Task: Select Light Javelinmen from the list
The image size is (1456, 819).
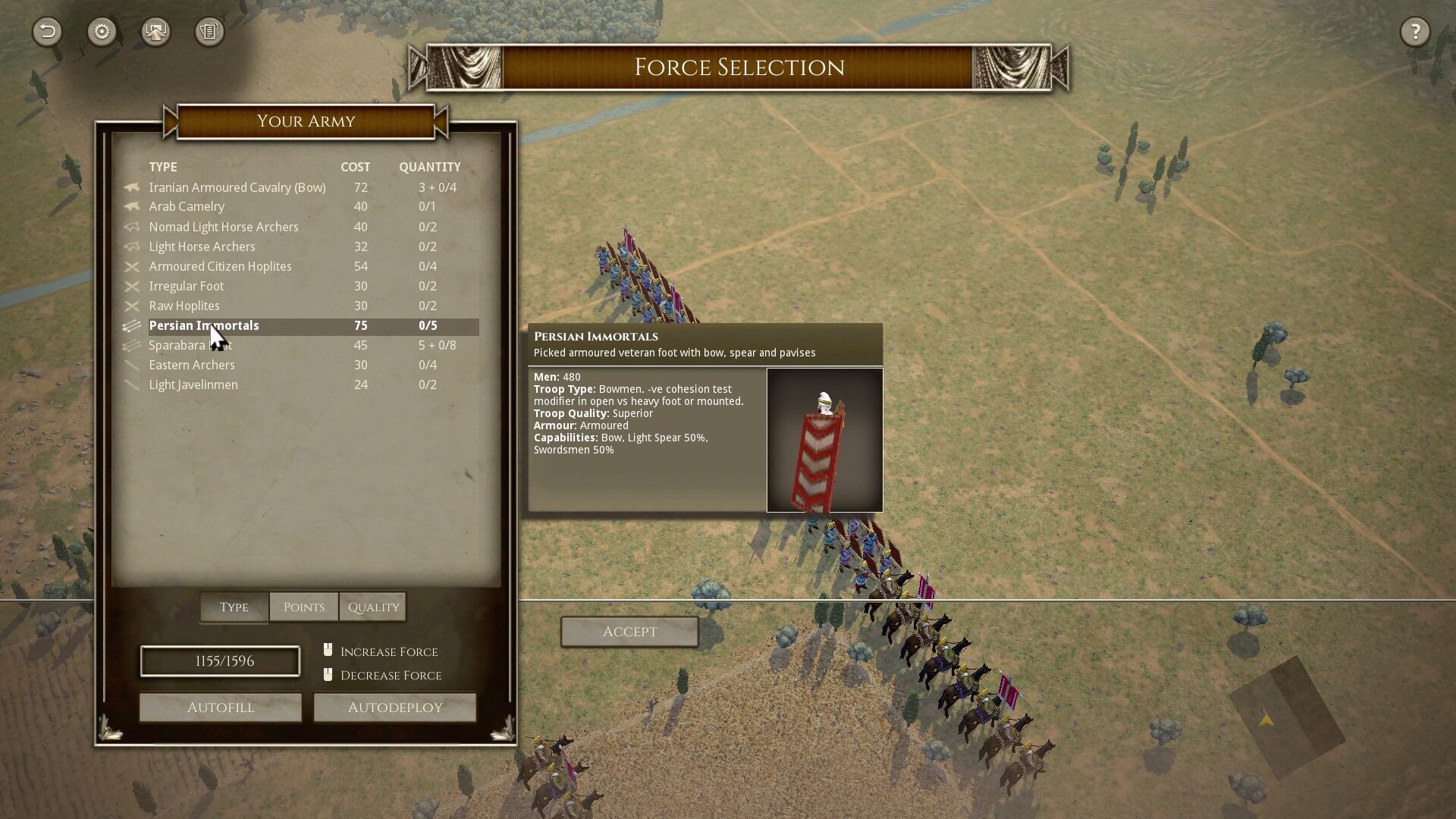Action: pos(193,384)
